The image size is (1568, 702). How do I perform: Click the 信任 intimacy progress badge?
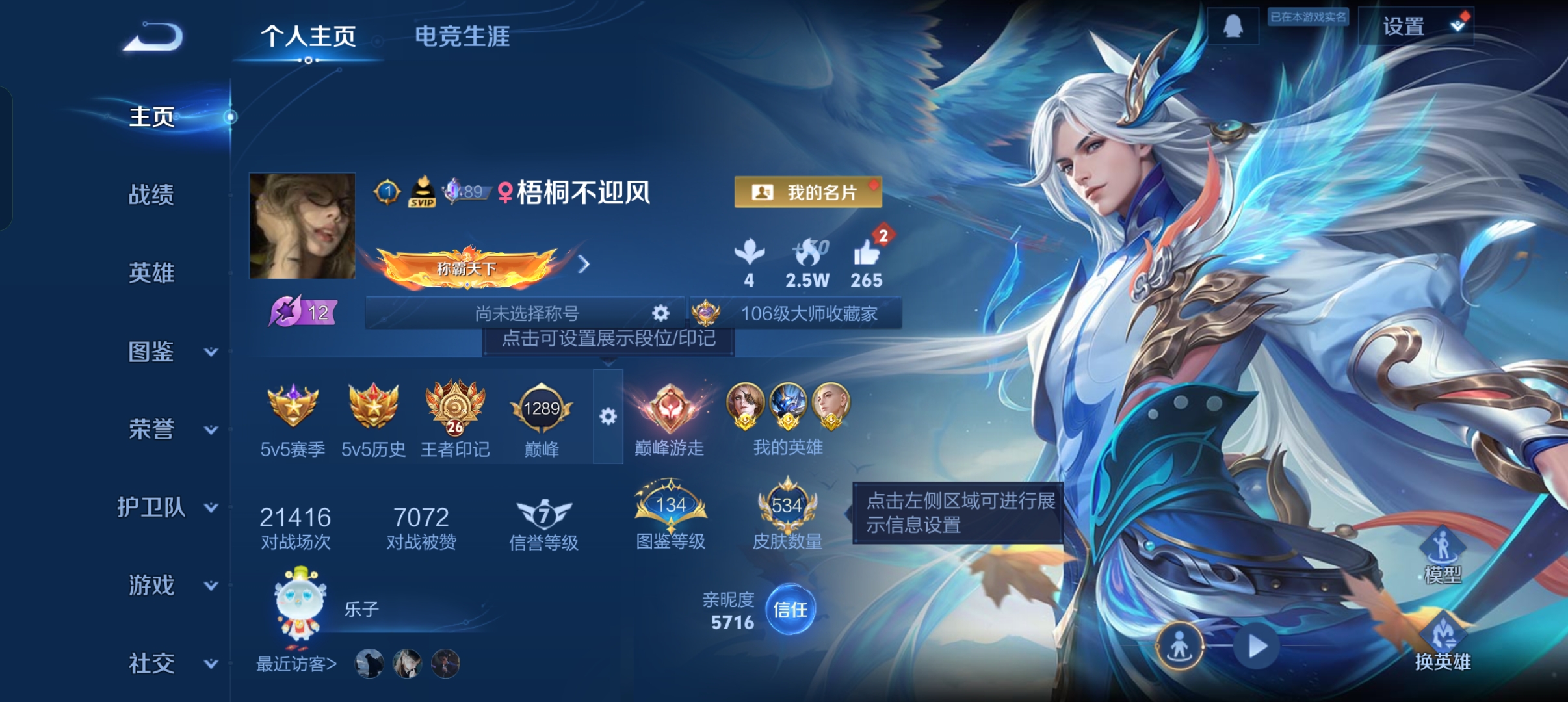point(792,610)
